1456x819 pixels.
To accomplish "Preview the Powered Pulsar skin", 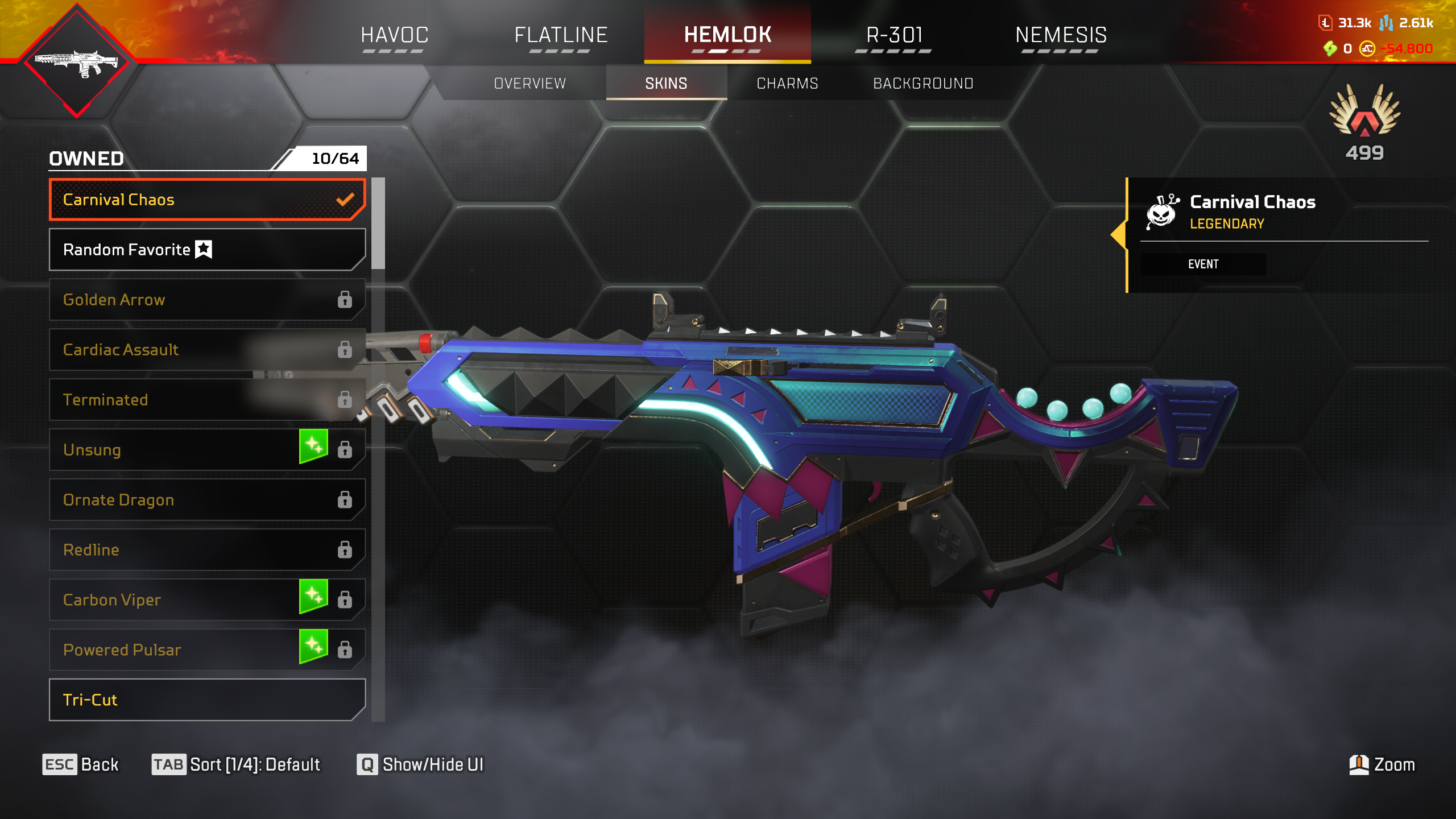I will pyautogui.click(x=207, y=650).
